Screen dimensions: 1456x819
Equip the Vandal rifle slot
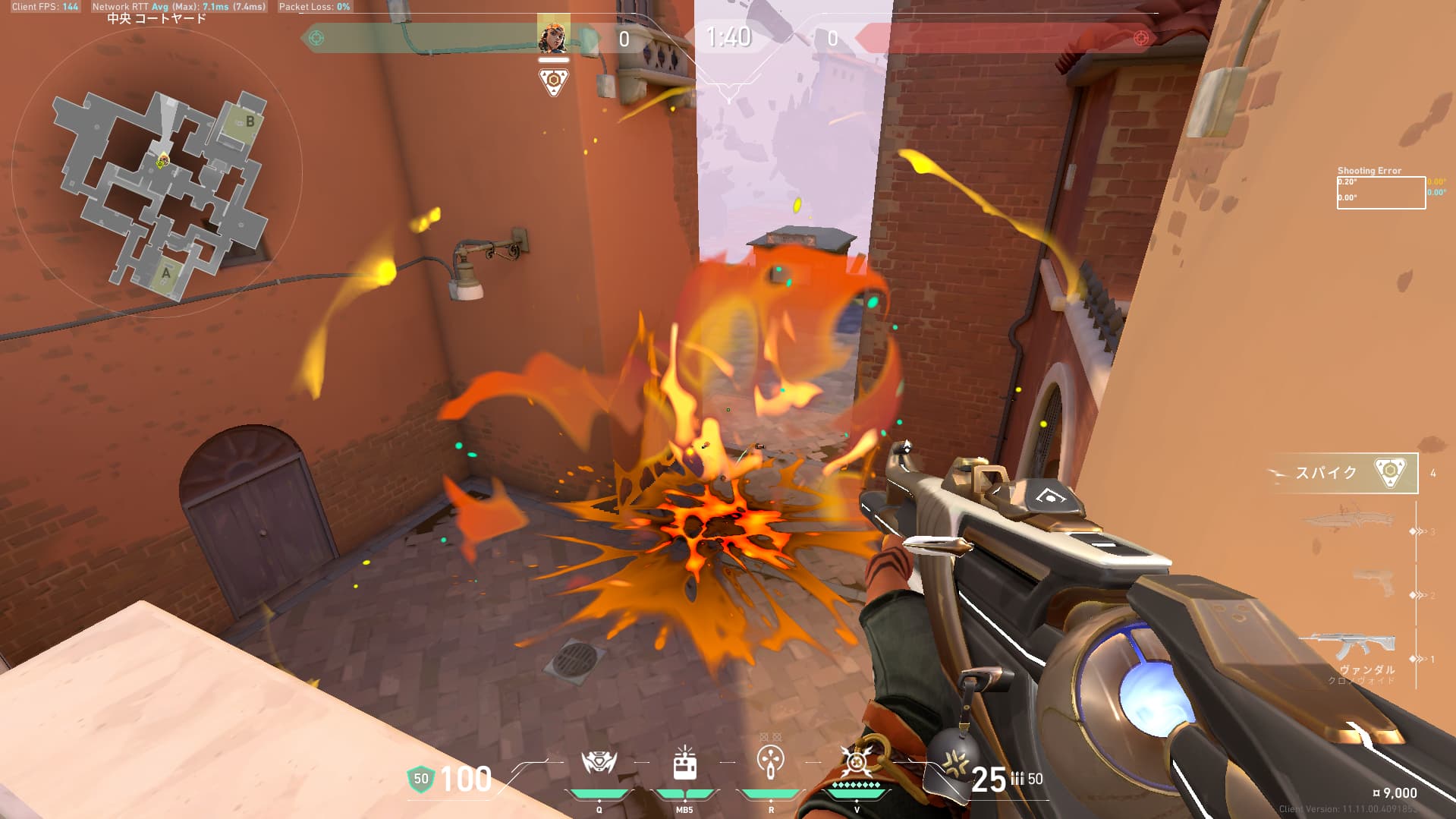pyautogui.click(x=1348, y=649)
